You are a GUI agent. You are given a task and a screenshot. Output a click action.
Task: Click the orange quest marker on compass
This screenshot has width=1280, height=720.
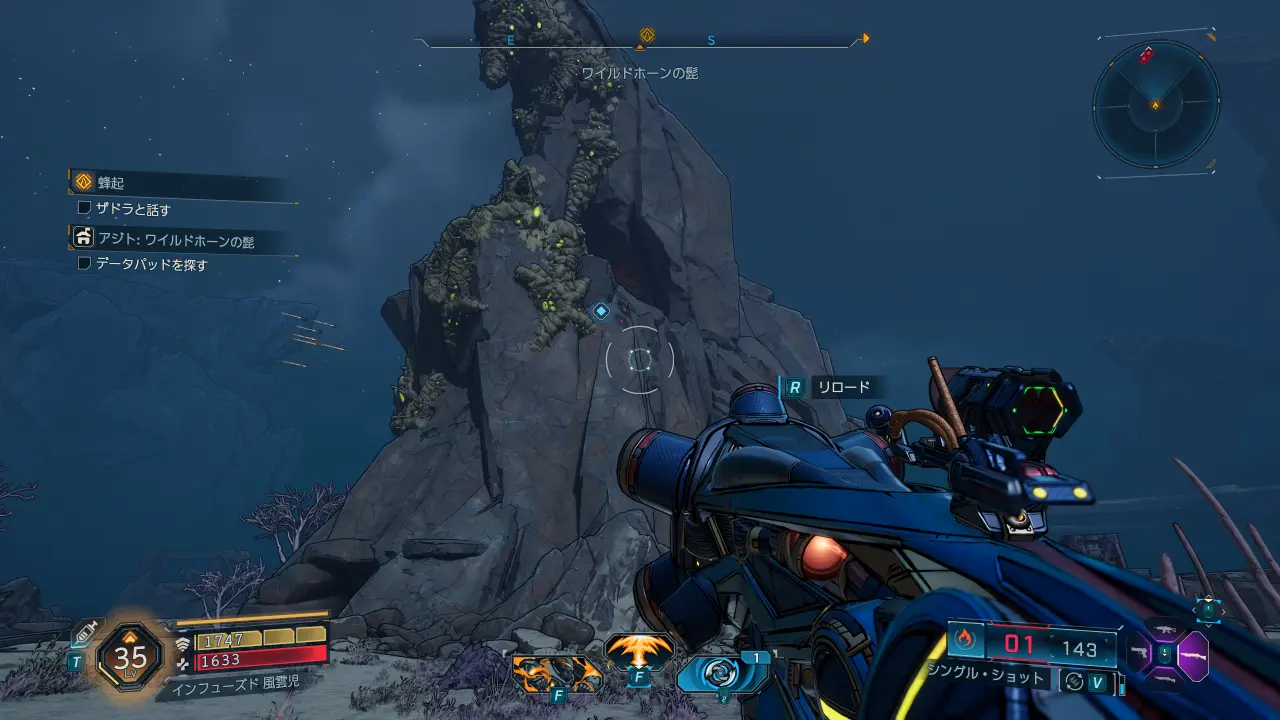[646, 36]
